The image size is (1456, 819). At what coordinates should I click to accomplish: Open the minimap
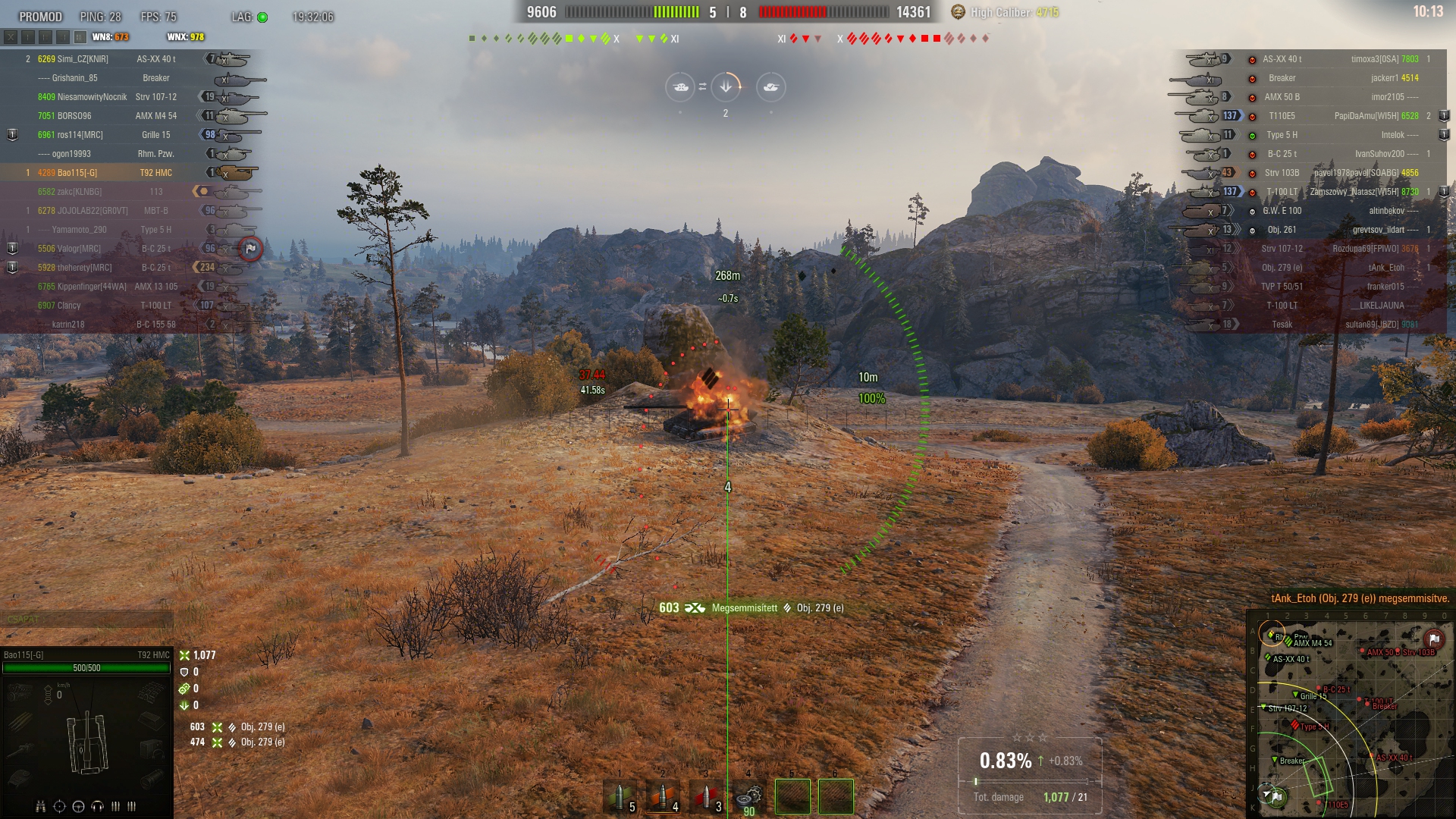pyautogui.click(x=1351, y=717)
